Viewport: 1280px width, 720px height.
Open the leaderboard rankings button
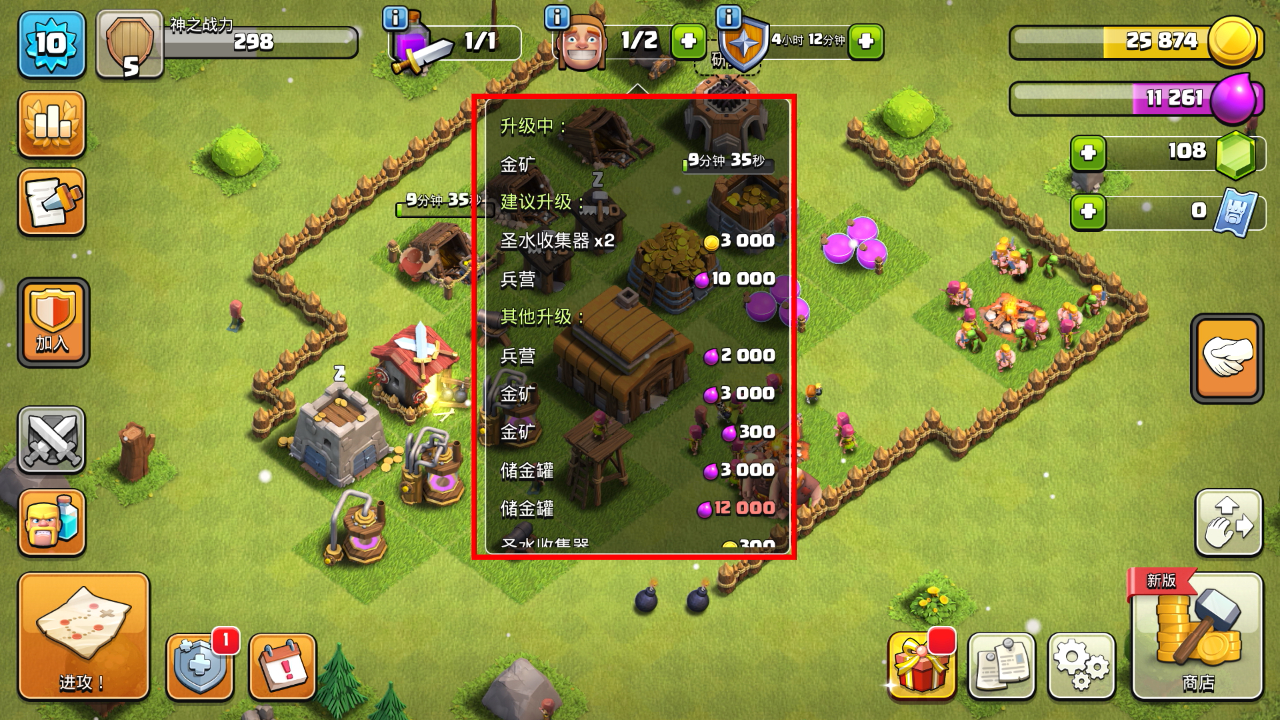click(51, 124)
